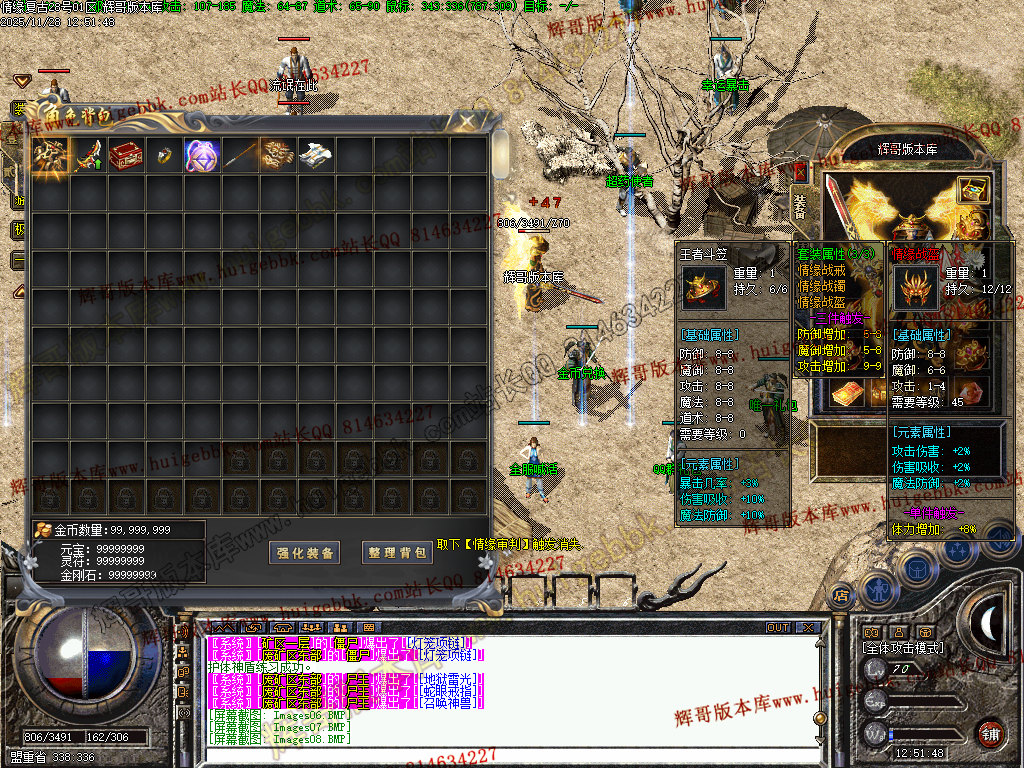Pick the white scroll item slot

(316, 156)
